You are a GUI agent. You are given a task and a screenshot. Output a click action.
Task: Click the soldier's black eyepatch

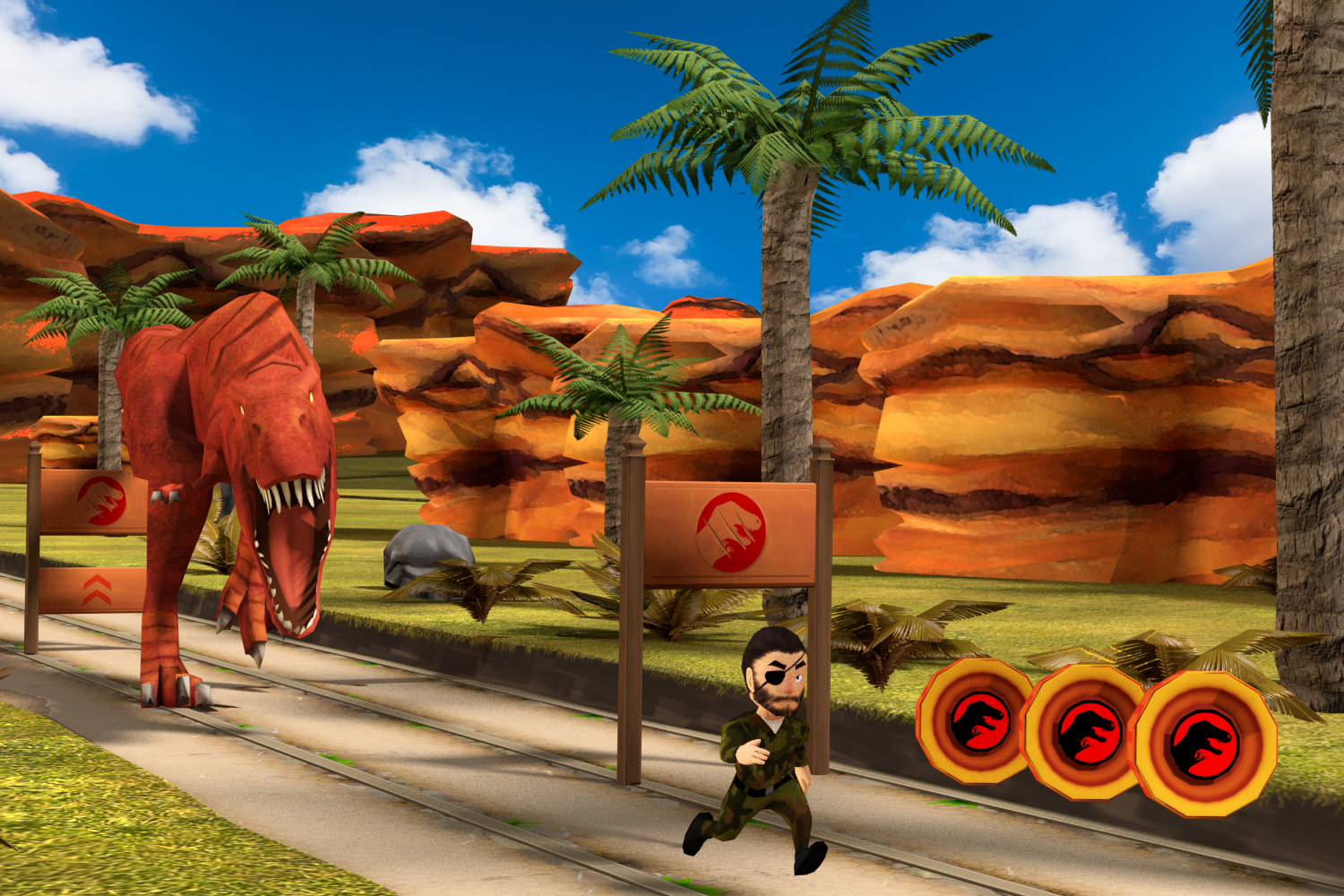tap(776, 676)
